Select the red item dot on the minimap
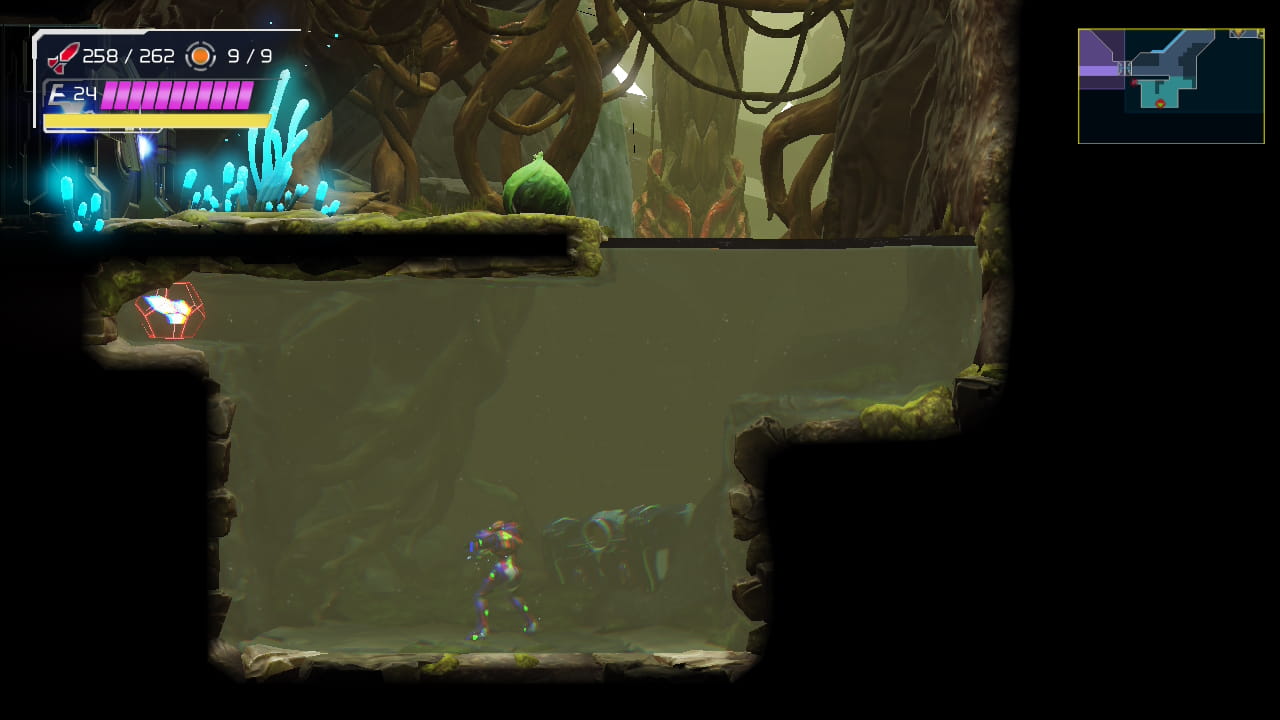1280x720 pixels. [x=1133, y=83]
